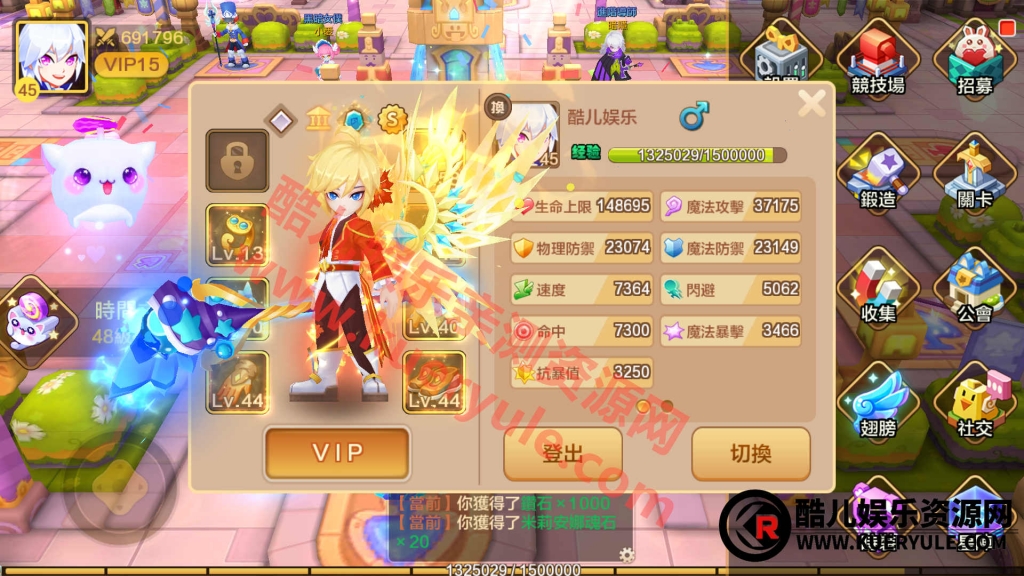Image resolution: width=1024 pixels, height=576 pixels.
Task: Open the VIP button below the character
Action: point(337,453)
